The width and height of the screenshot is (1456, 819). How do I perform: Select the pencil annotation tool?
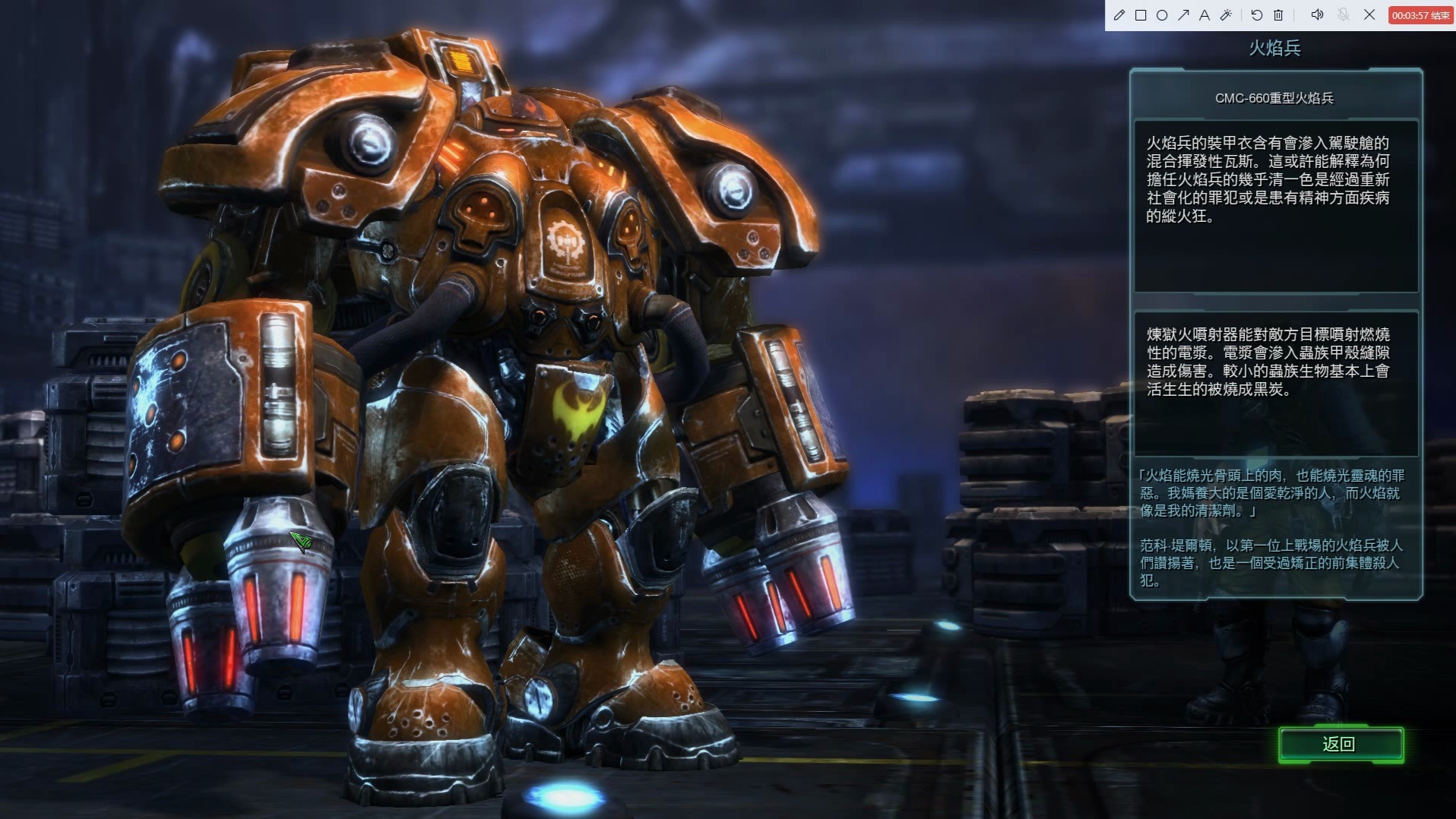[x=1119, y=15]
